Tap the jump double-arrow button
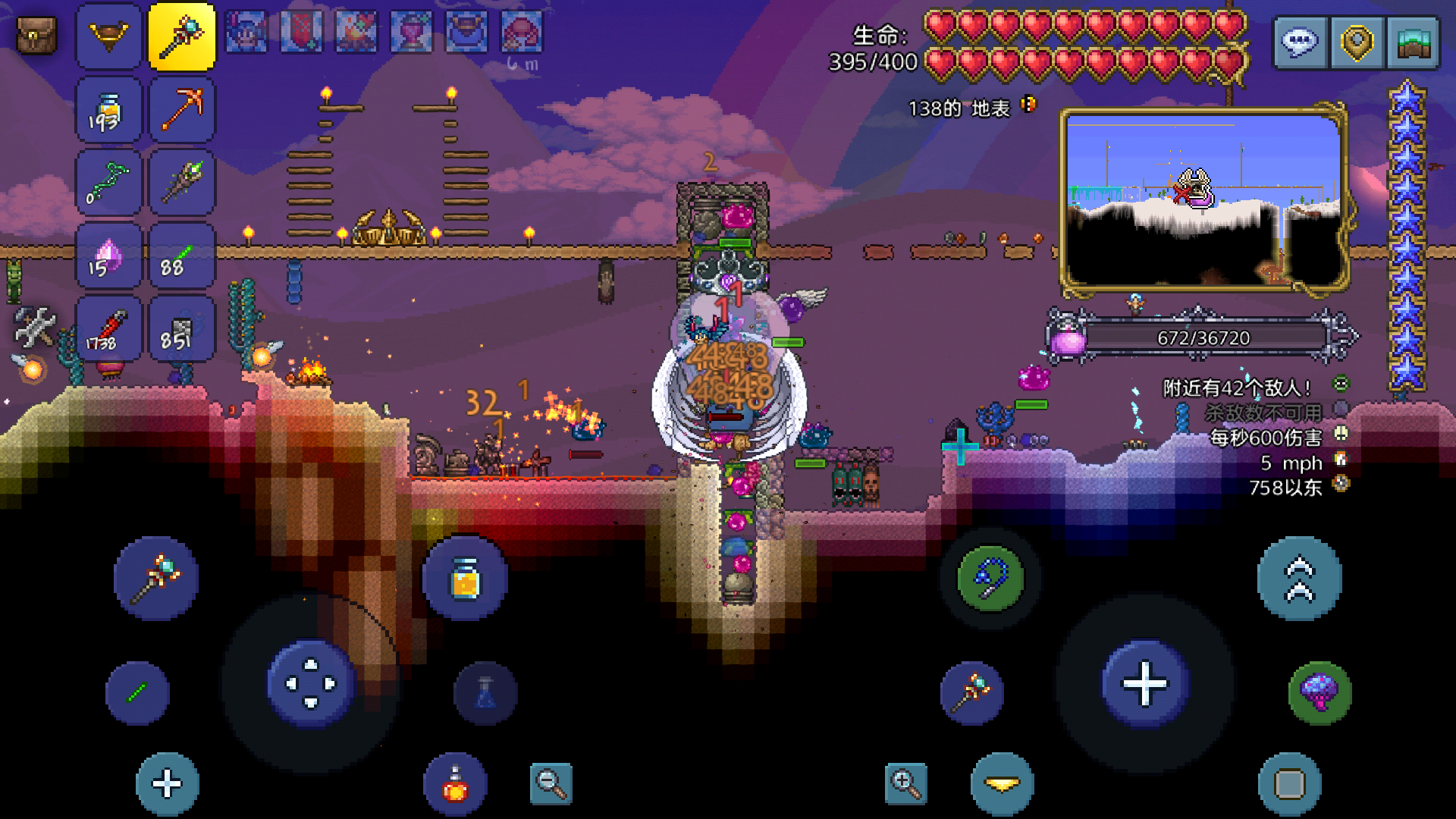This screenshot has height=819, width=1456. coord(1299,579)
